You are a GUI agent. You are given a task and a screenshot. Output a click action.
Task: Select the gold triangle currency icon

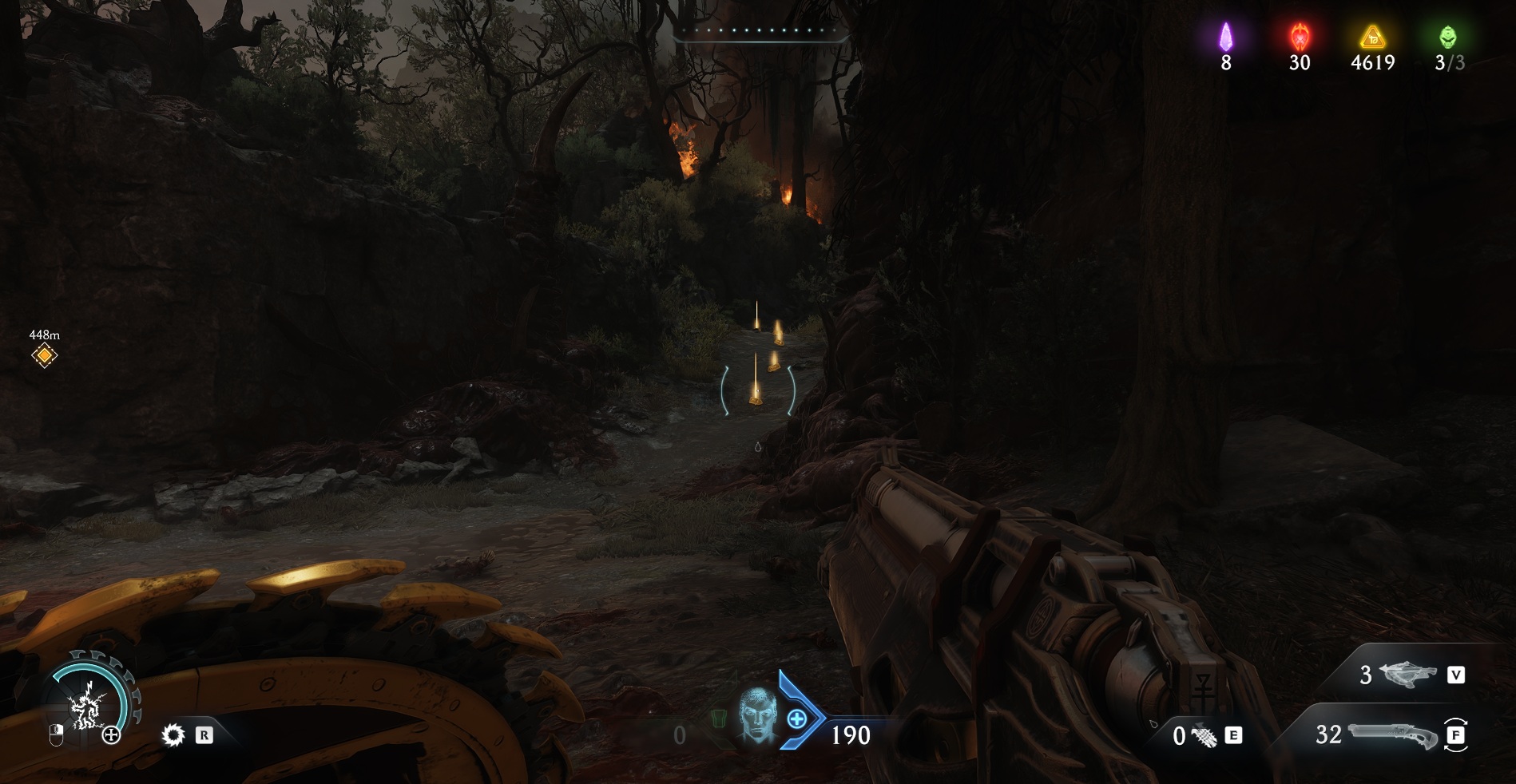point(1372,37)
